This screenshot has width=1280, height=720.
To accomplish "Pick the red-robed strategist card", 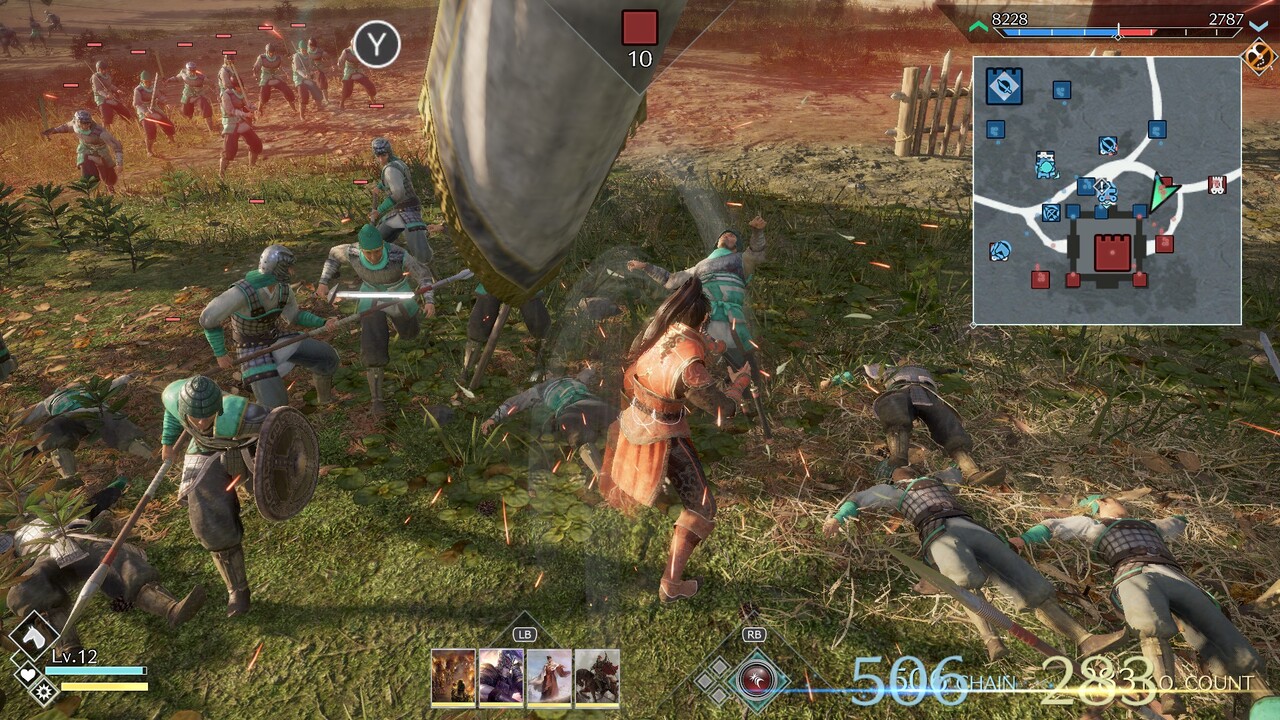I will click(x=549, y=678).
